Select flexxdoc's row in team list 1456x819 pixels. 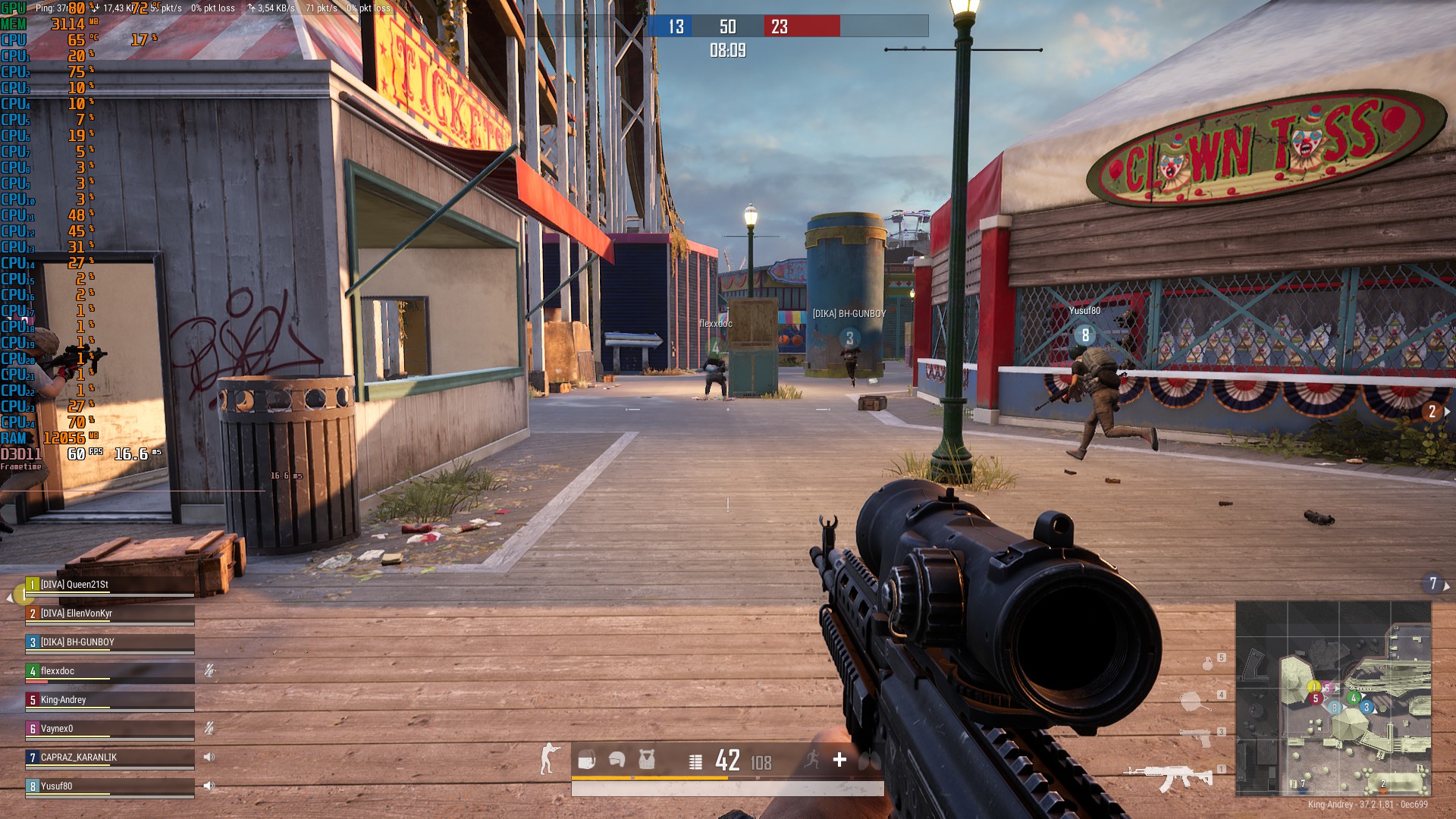[110, 671]
